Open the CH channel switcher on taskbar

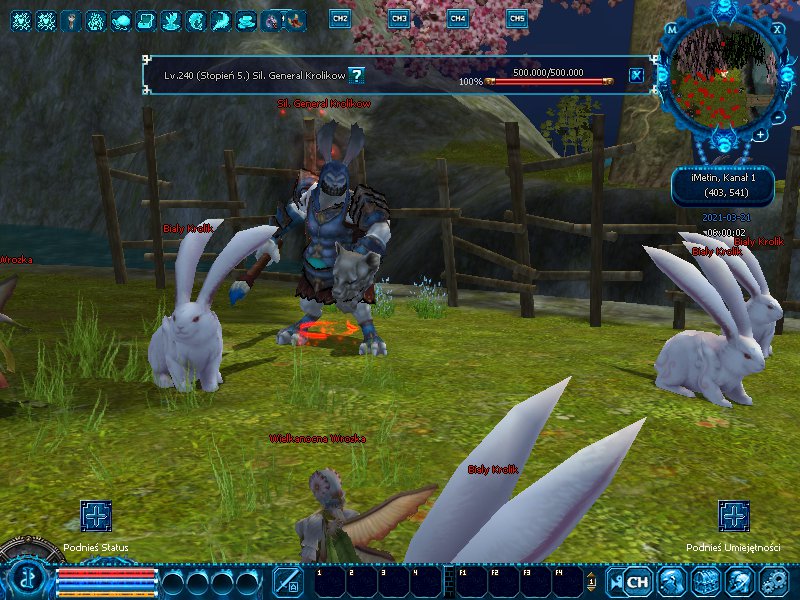(638, 580)
